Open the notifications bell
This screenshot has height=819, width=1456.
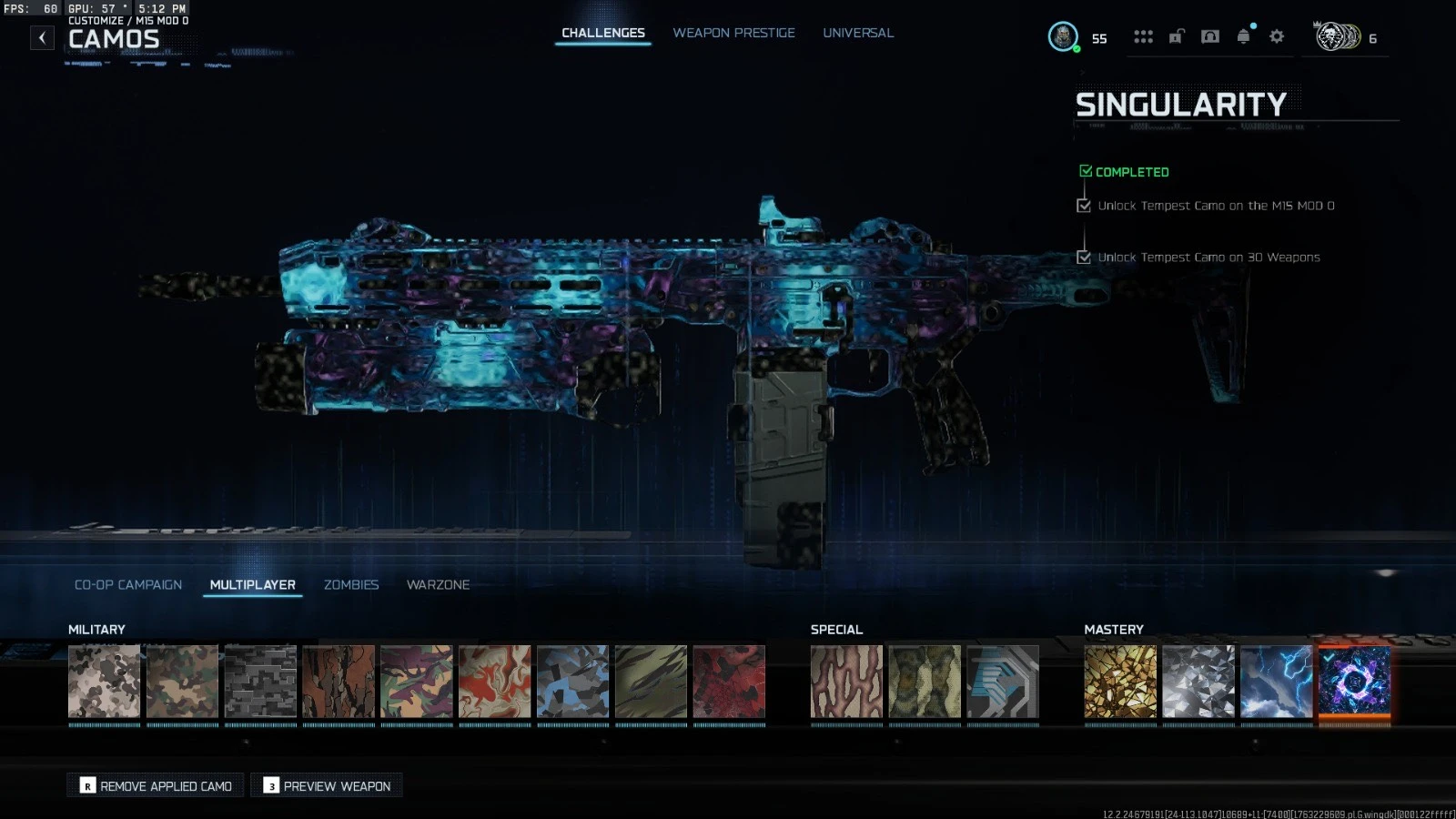(x=1242, y=36)
